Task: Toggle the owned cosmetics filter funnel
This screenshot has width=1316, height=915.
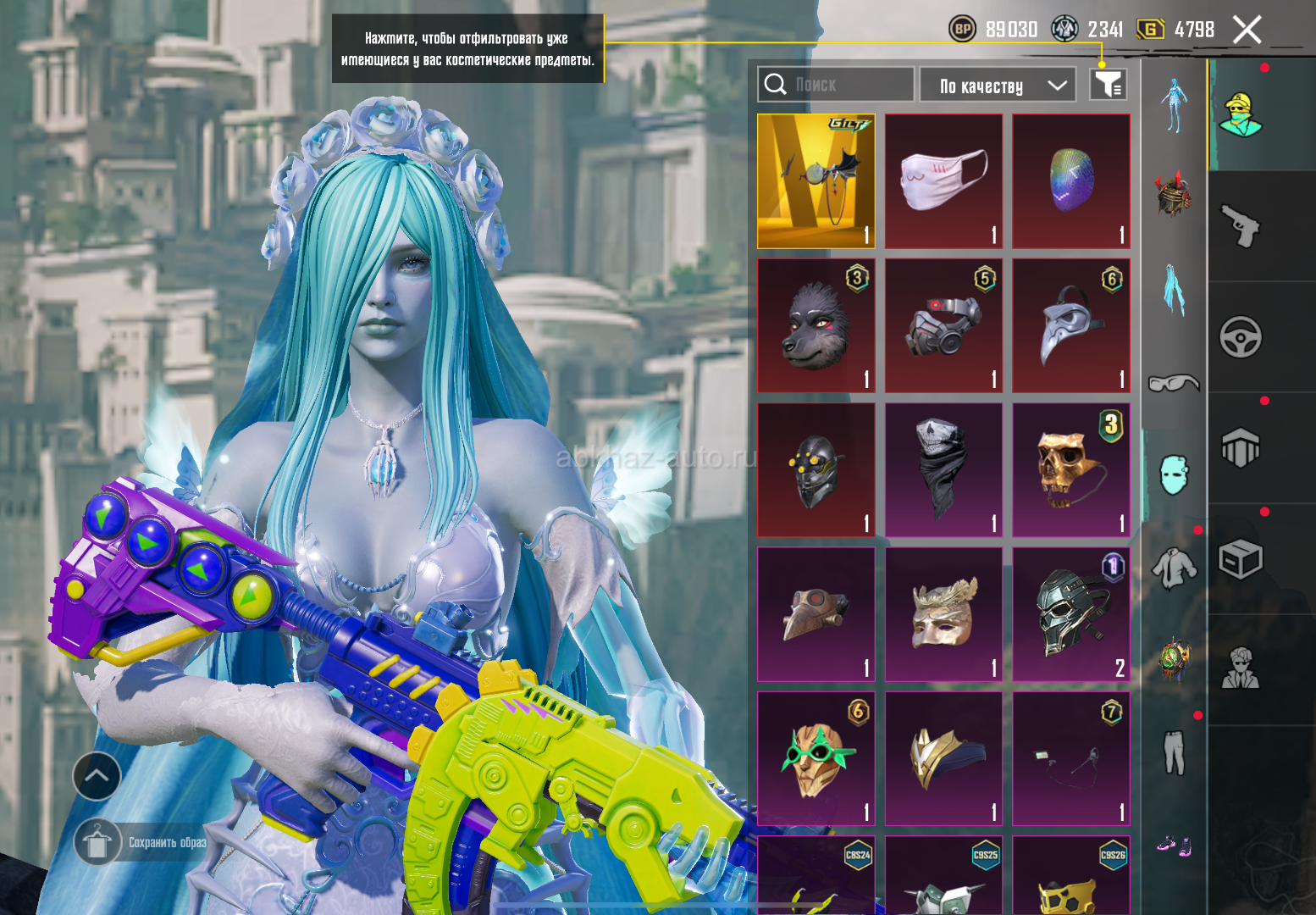Action: click(1108, 85)
